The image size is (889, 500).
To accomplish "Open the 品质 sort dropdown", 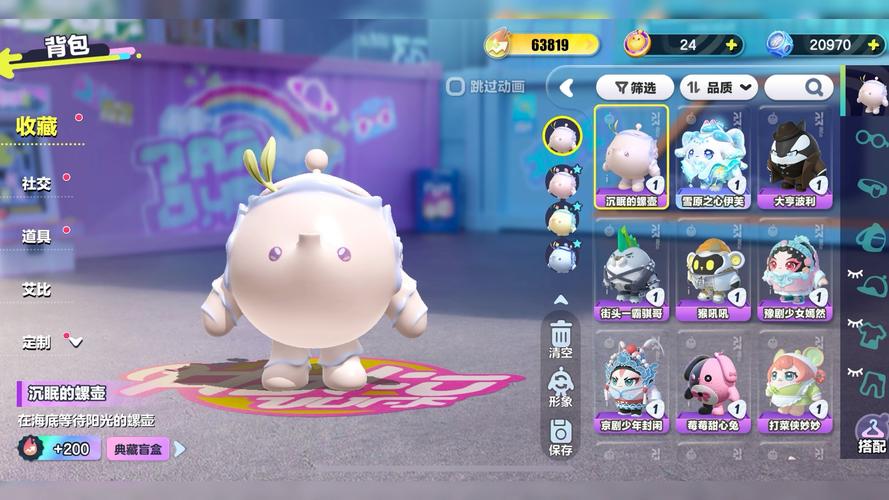I will pos(718,88).
